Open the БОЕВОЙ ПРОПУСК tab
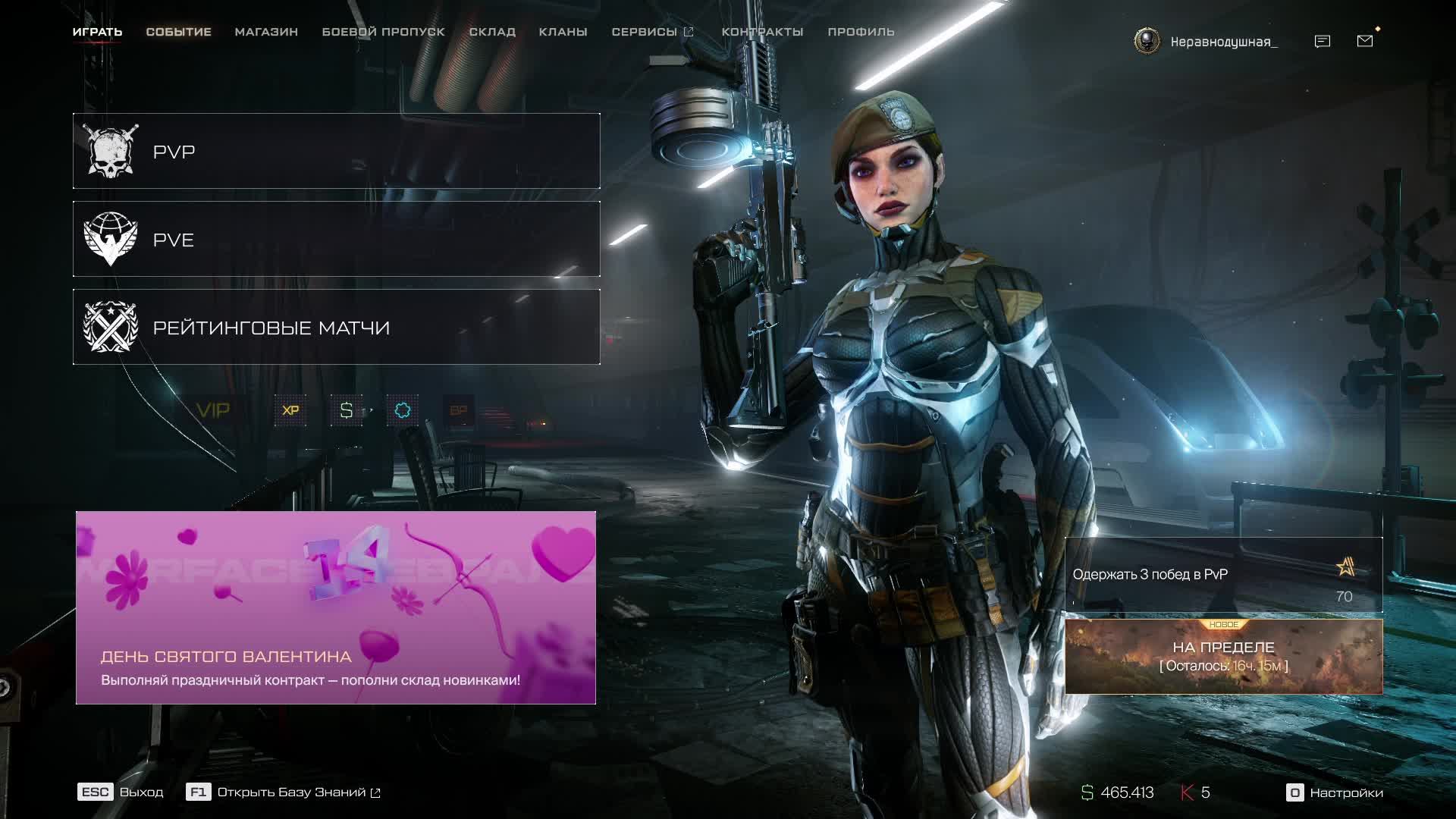 383,32
